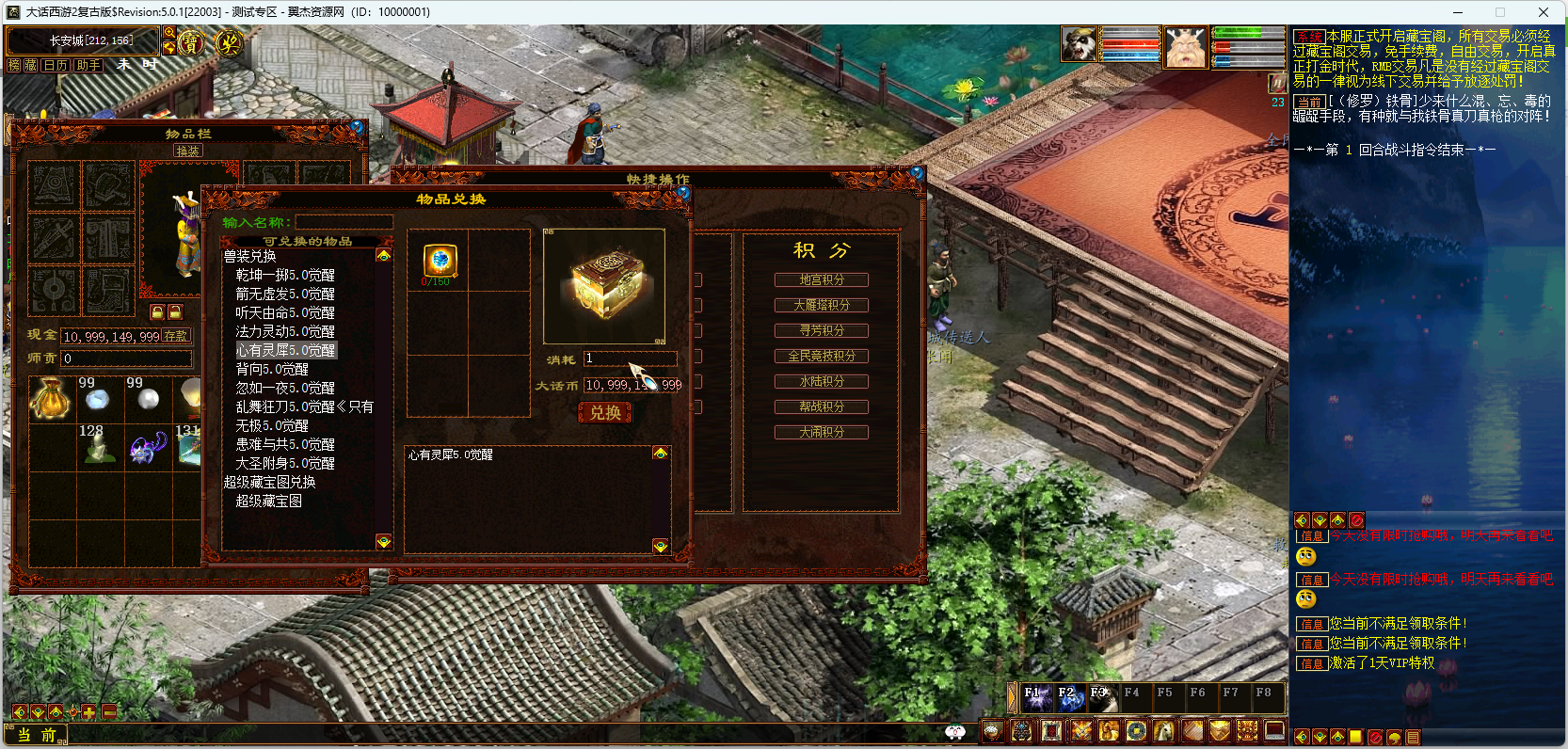Select 乾坤一掷5.0觉醒 in the exchange list
Screen dimensions: 1568x749
pos(284,275)
